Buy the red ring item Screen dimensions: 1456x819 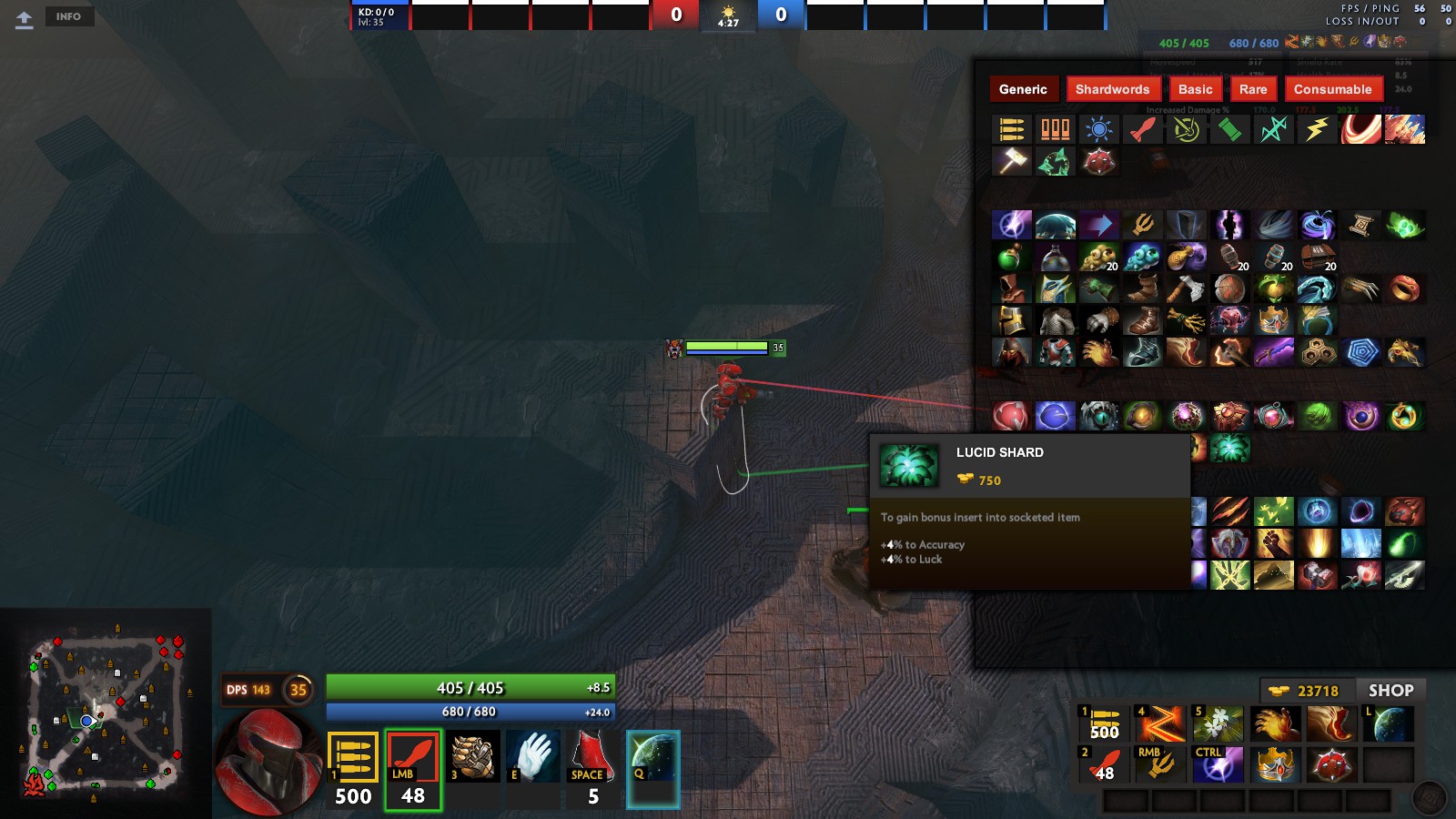click(1404, 289)
